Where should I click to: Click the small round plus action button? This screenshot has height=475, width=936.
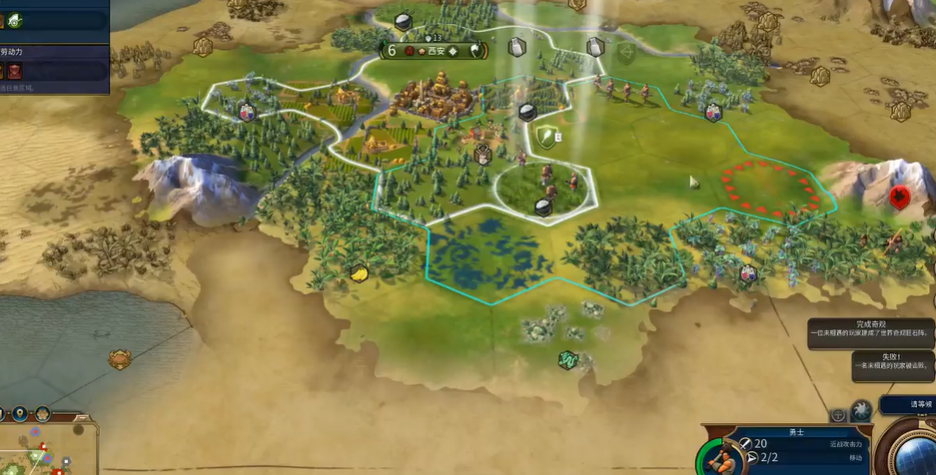click(838, 414)
